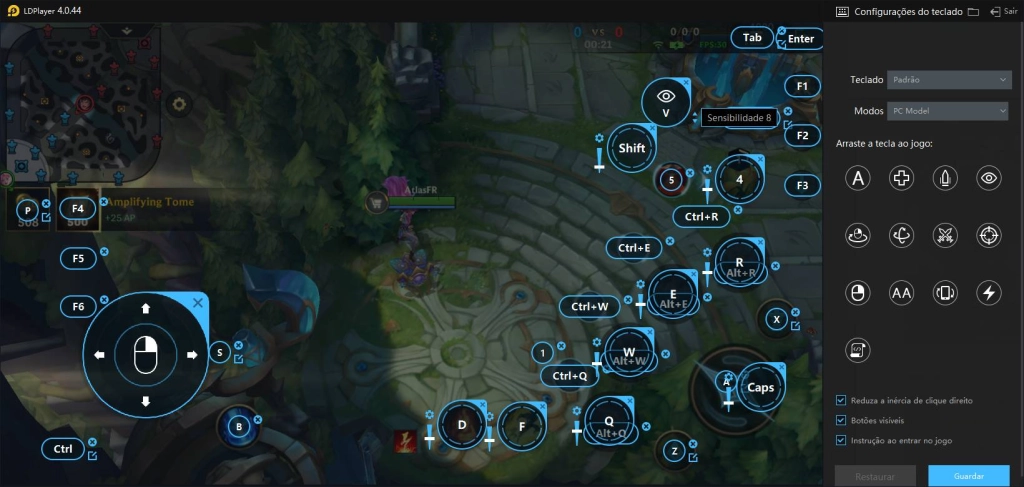1024x487 pixels.
Task: Select the Ctrl+R key mapping
Action: click(701, 216)
